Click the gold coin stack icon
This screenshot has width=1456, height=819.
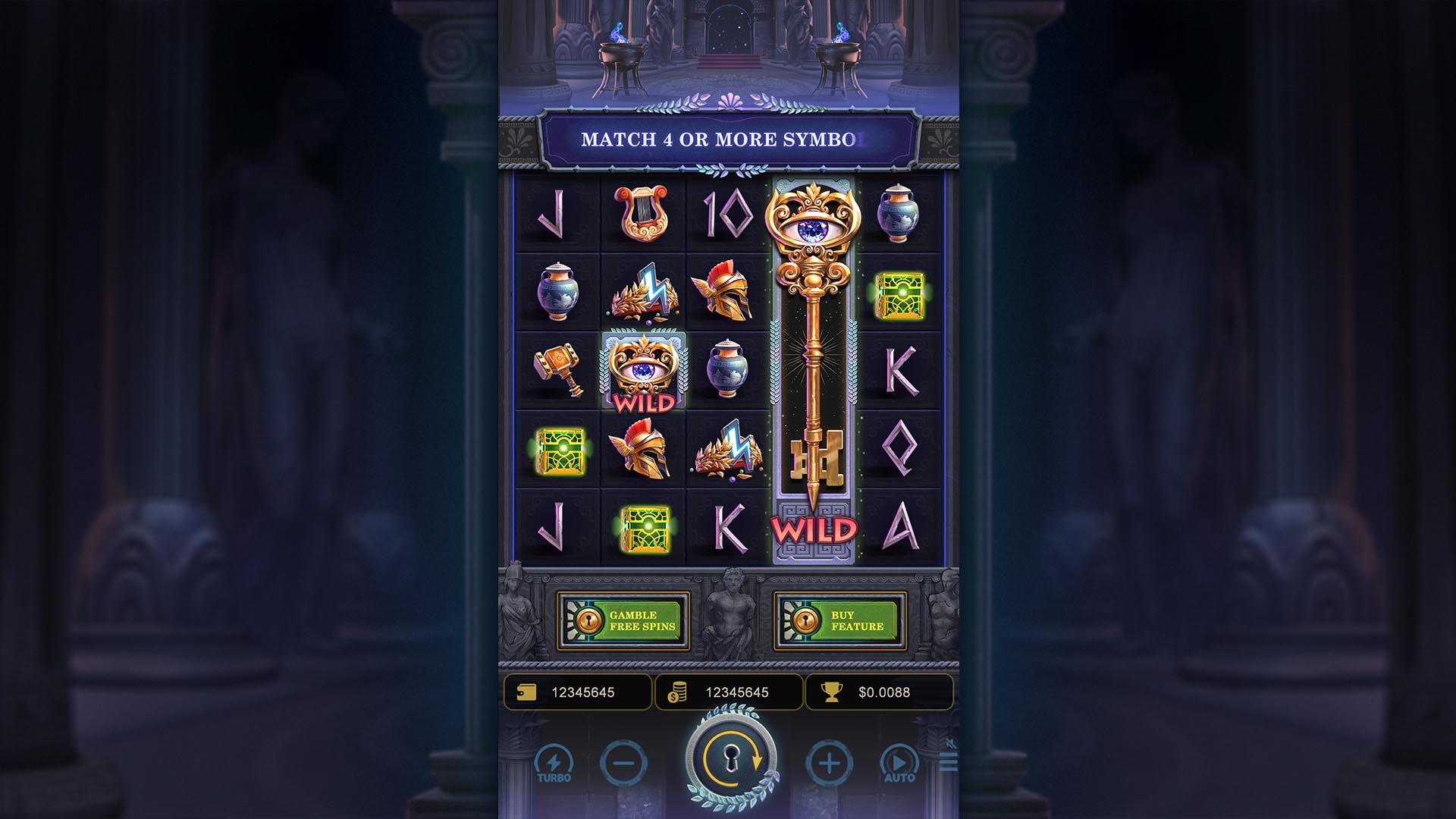(679, 692)
